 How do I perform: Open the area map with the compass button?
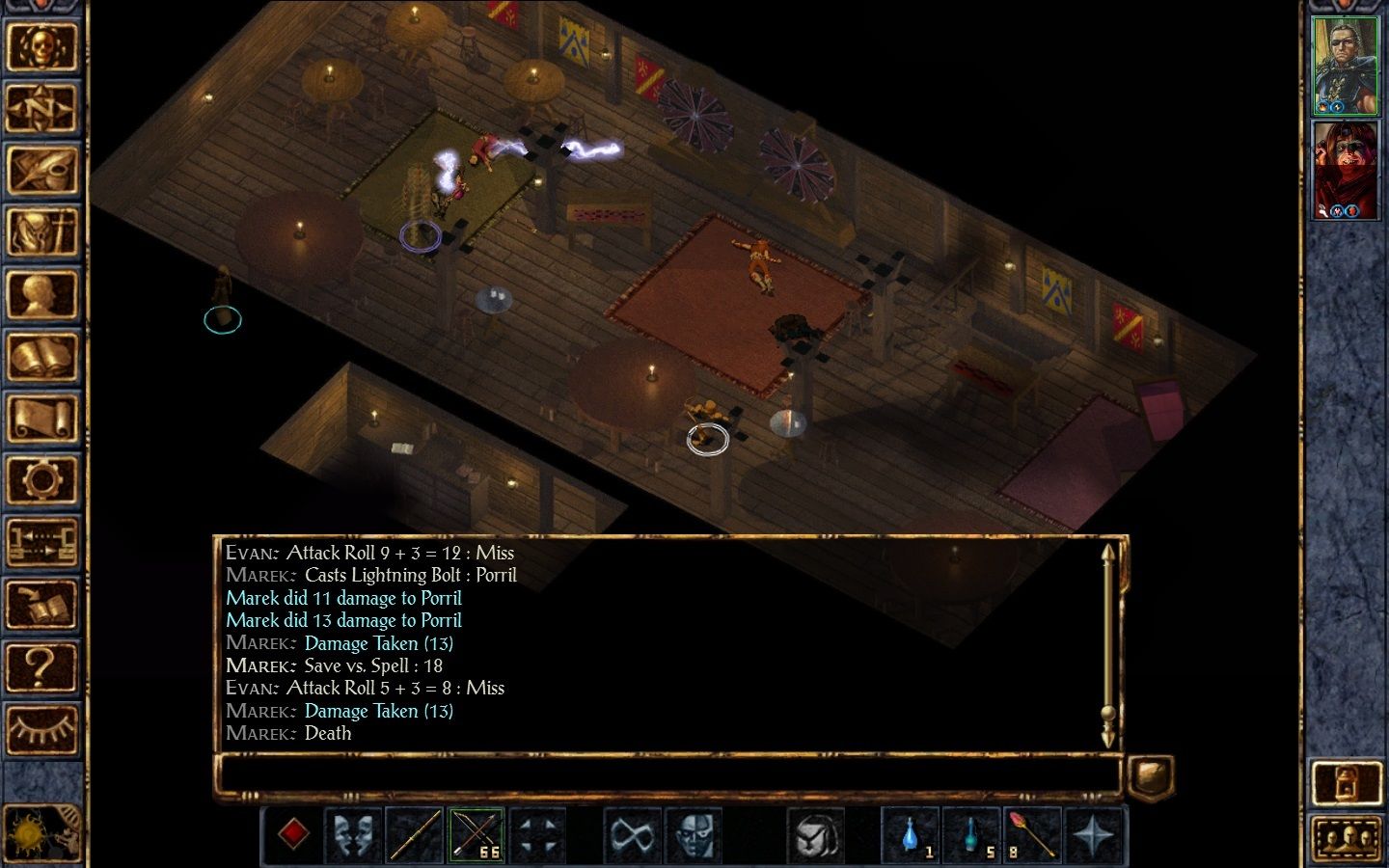[x=41, y=108]
